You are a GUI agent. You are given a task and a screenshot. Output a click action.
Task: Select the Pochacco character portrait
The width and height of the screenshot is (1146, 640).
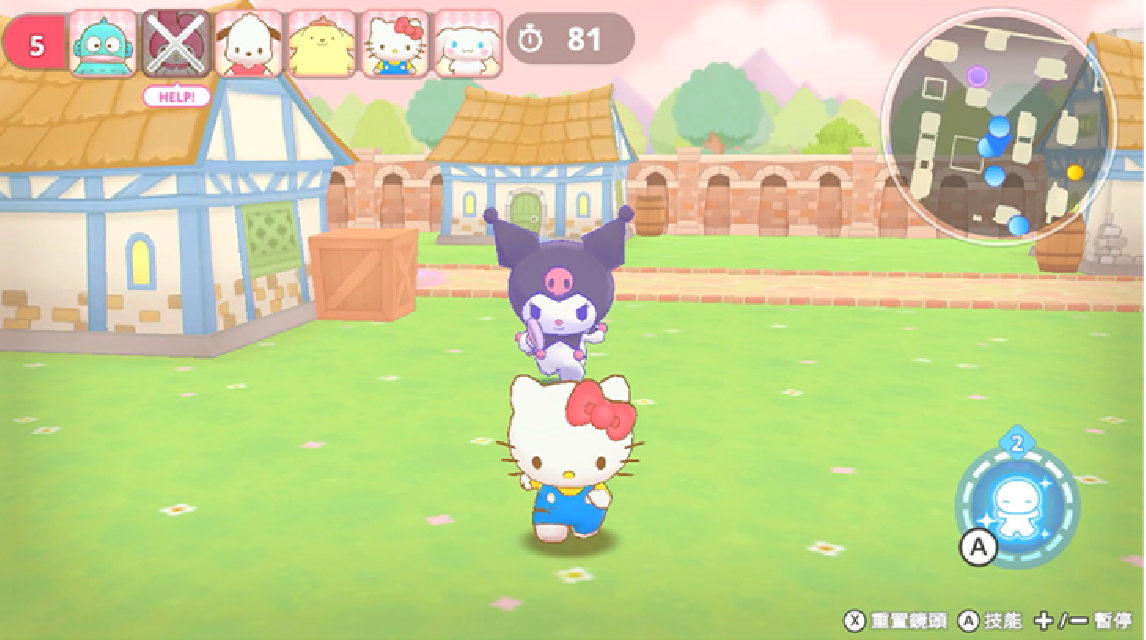249,45
